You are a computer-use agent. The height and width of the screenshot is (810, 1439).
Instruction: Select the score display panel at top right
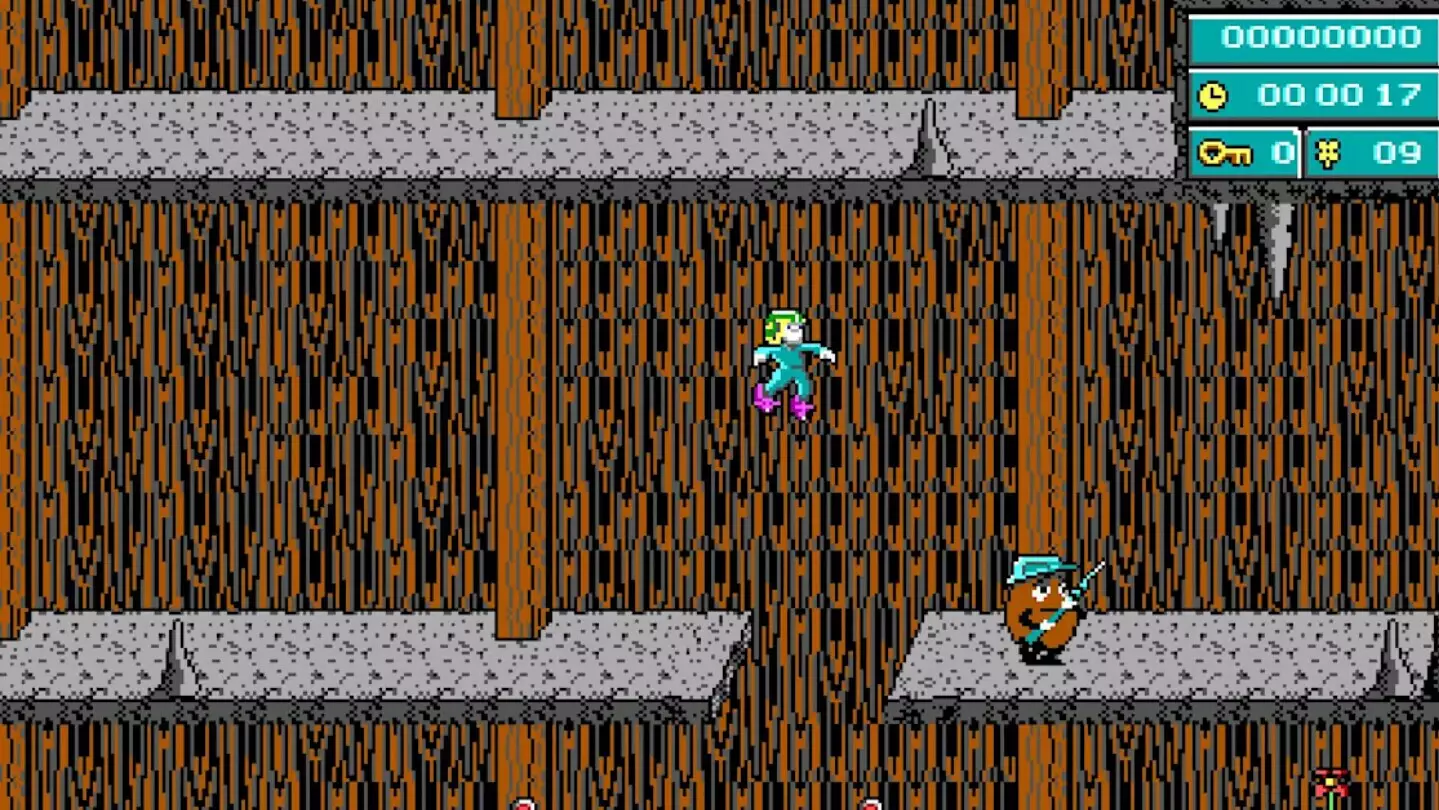coord(1314,39)
